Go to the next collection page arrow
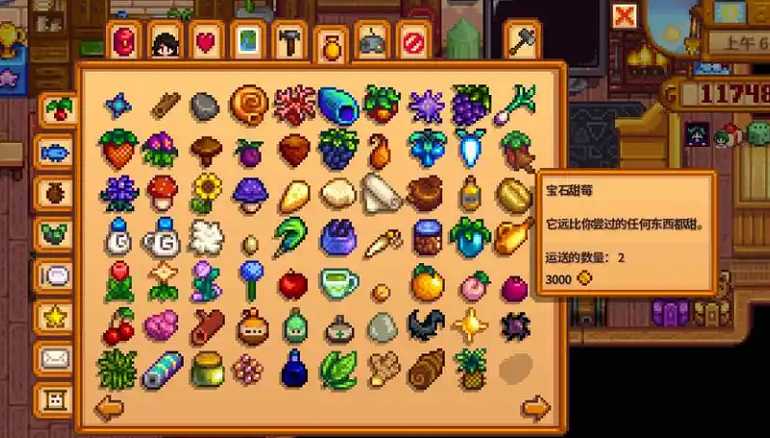 pos(536,407)
